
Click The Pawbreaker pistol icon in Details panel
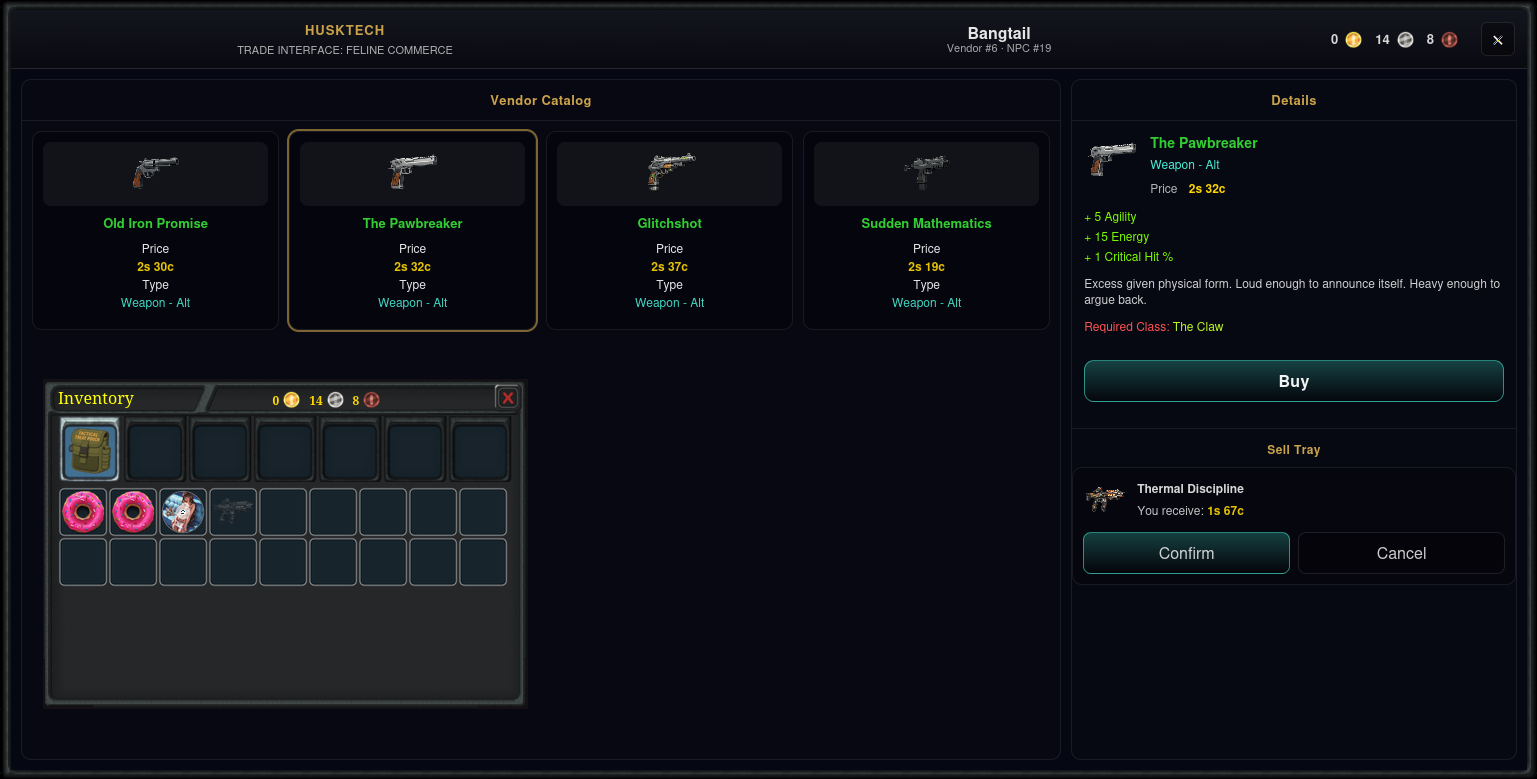(1110, 158)
